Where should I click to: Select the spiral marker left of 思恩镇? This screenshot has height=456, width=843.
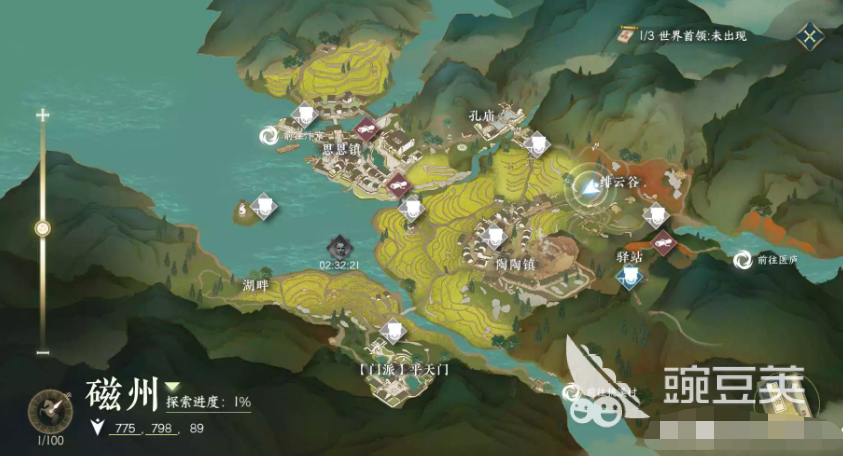[269, 135]
